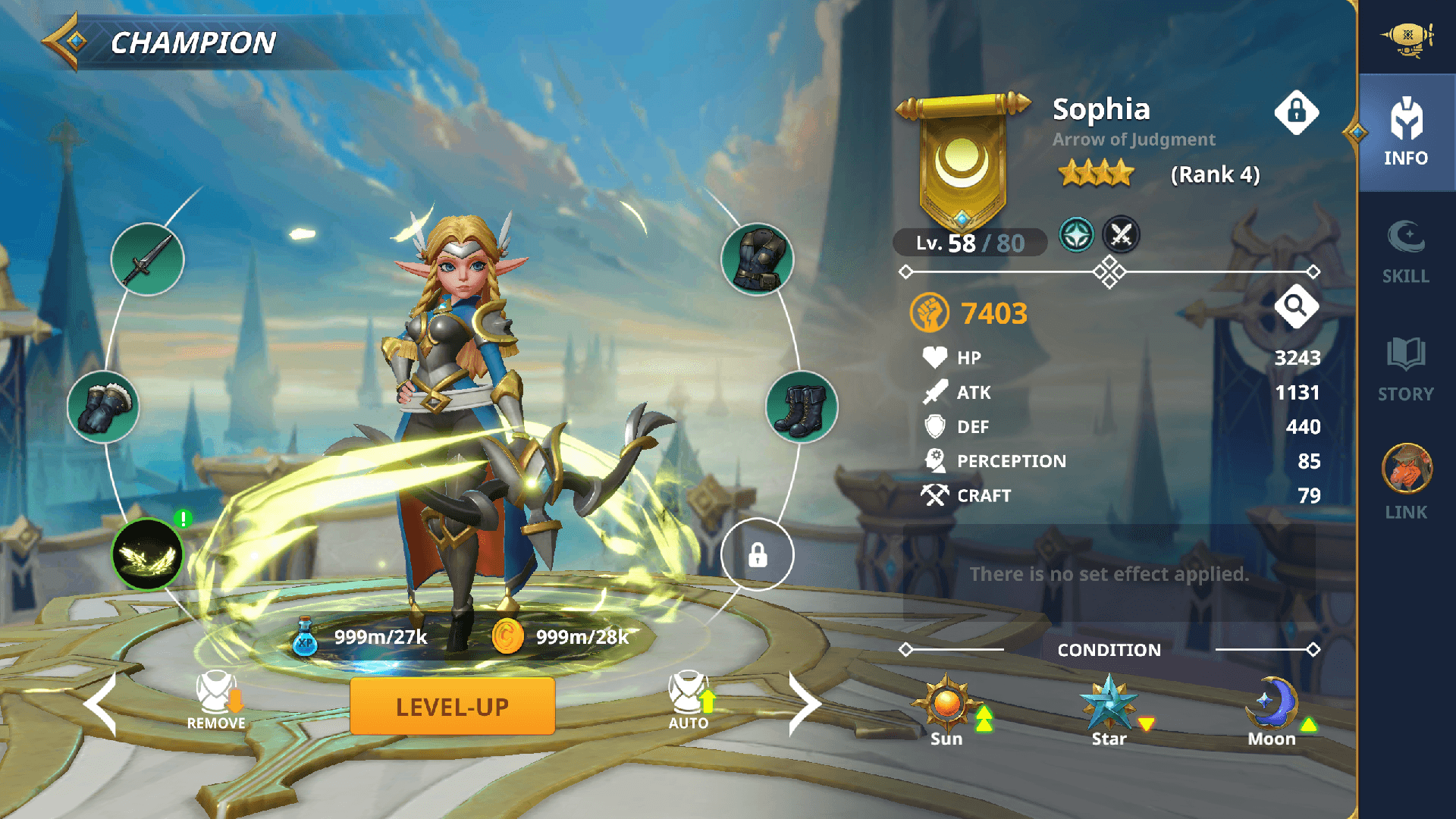The height and width of the screenshot is (819, 1456).
Task: Expand the Star condition with yellow arrow
Action: (1146, 724)
